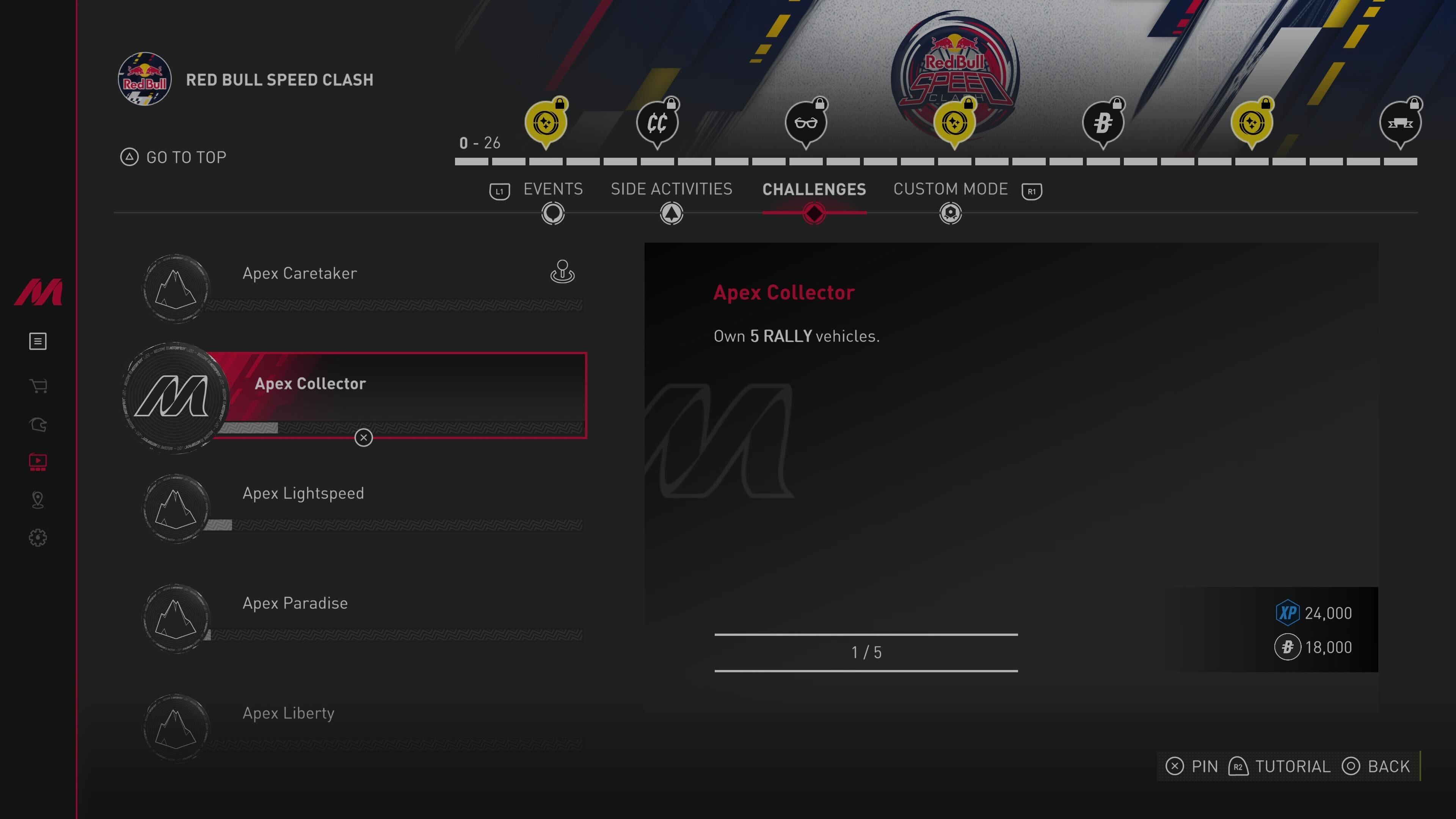1456x819 pixels.
Task: Select the helmet icon in sidebar
Action: click(38, 425)
